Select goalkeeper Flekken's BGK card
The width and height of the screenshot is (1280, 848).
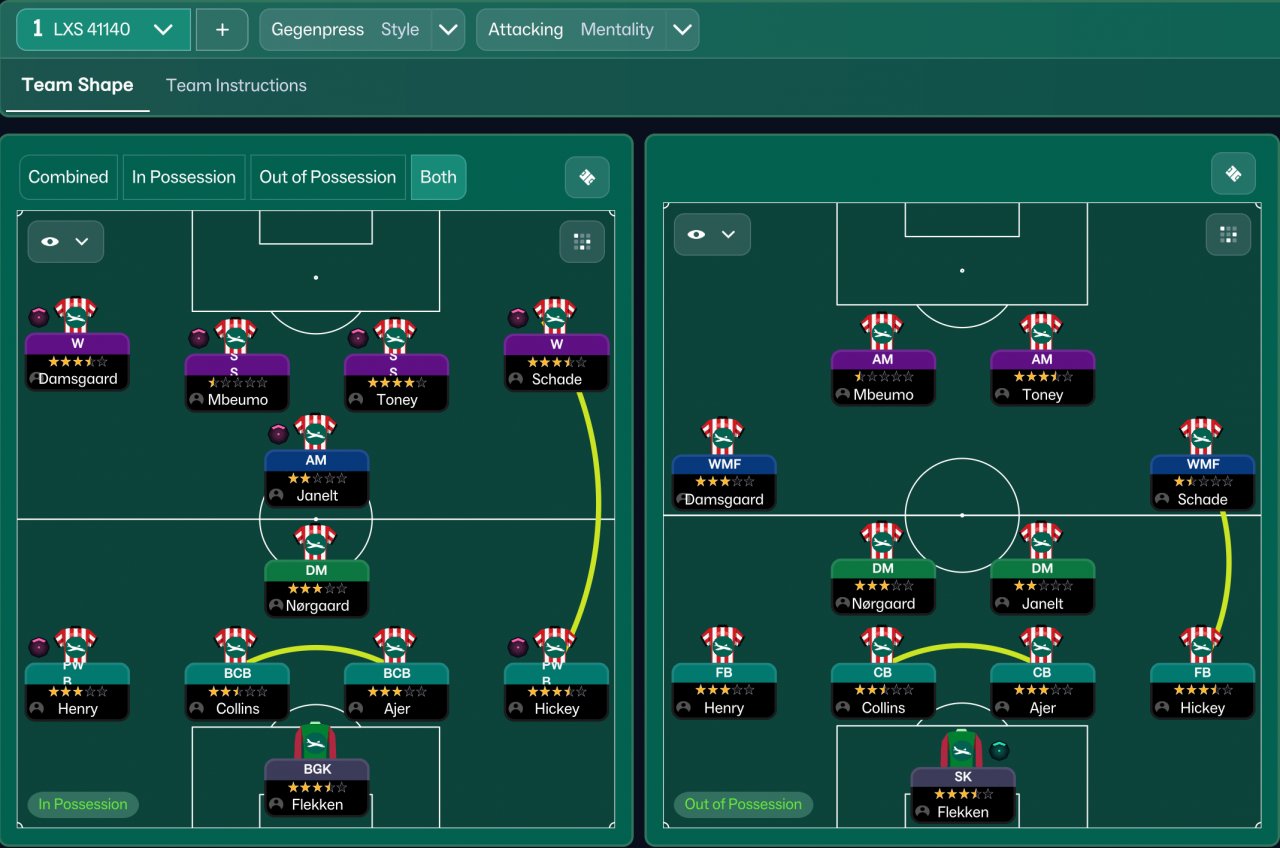tap(317, 787)
